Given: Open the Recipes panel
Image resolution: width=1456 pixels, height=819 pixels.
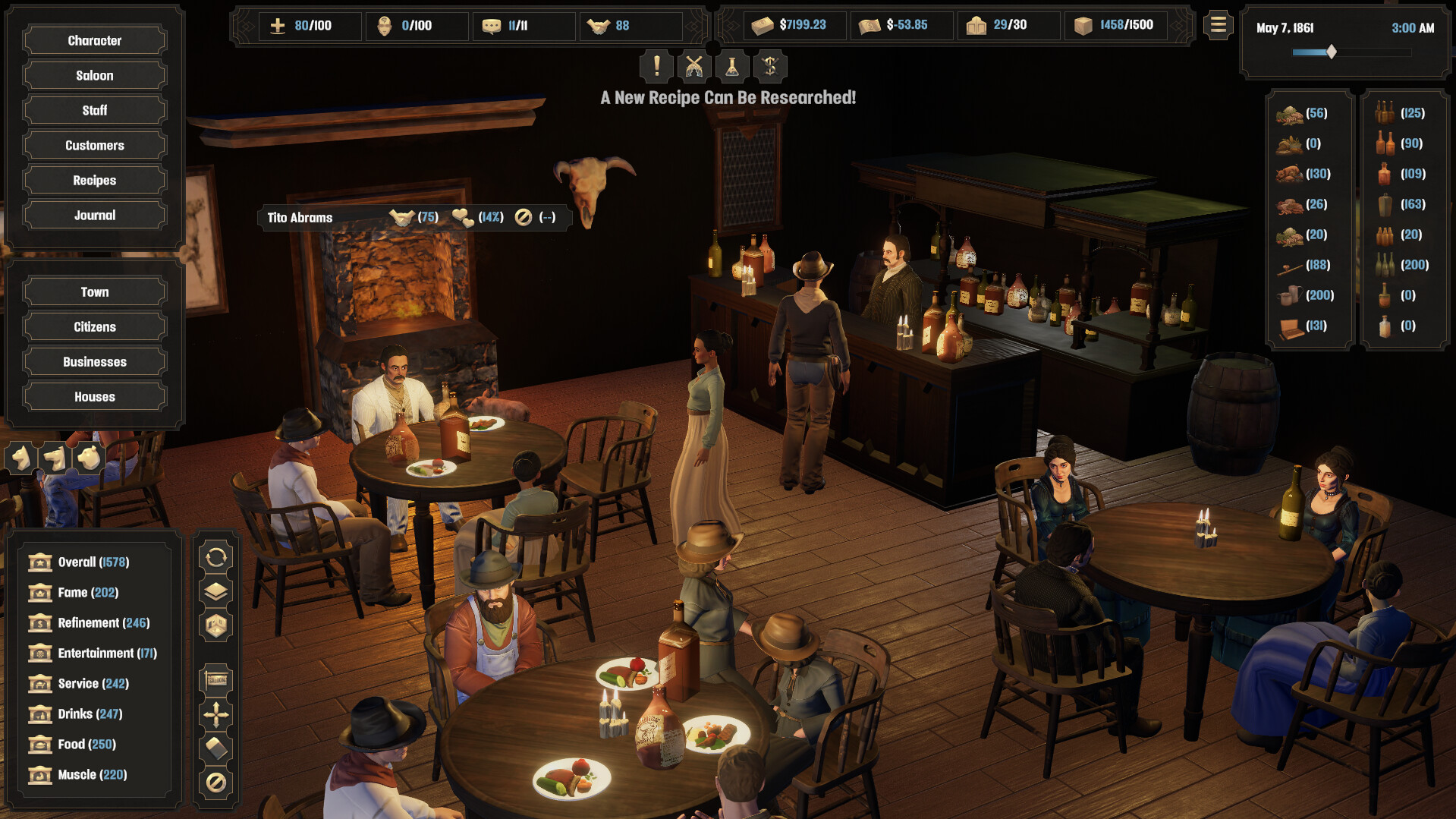Looking at the screenshot, I should 94,180.
